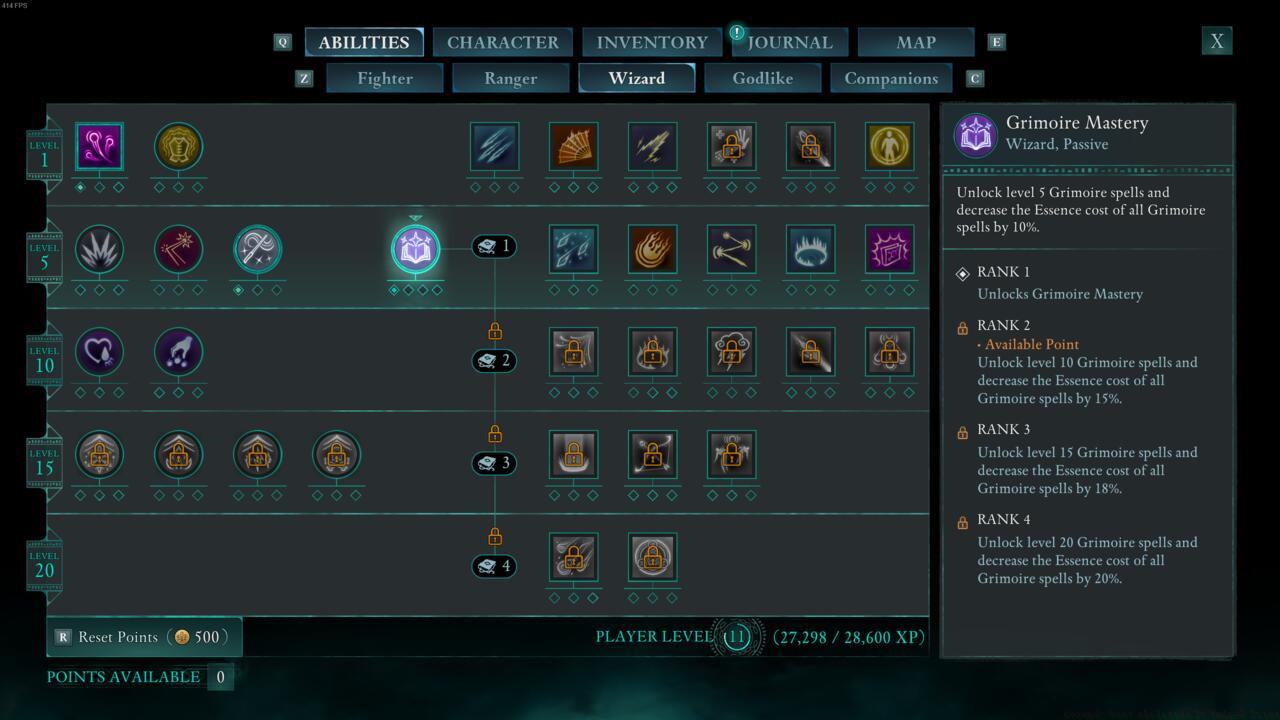Select the golden armor ability icon
The width and height of the screenshot is (1280, 720).
(178, 147)
